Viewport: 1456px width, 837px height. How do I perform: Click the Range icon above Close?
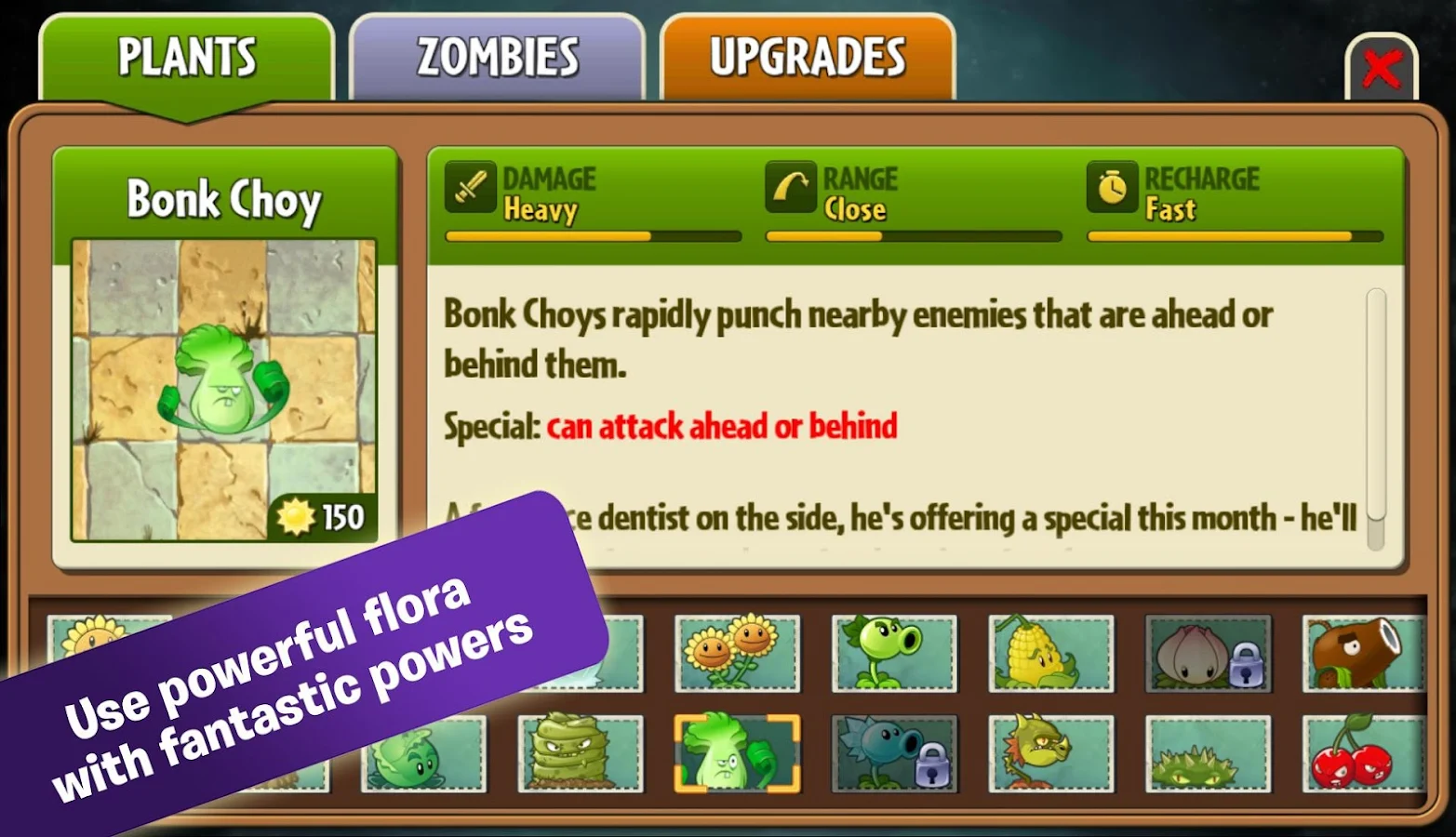coord(792,186)
